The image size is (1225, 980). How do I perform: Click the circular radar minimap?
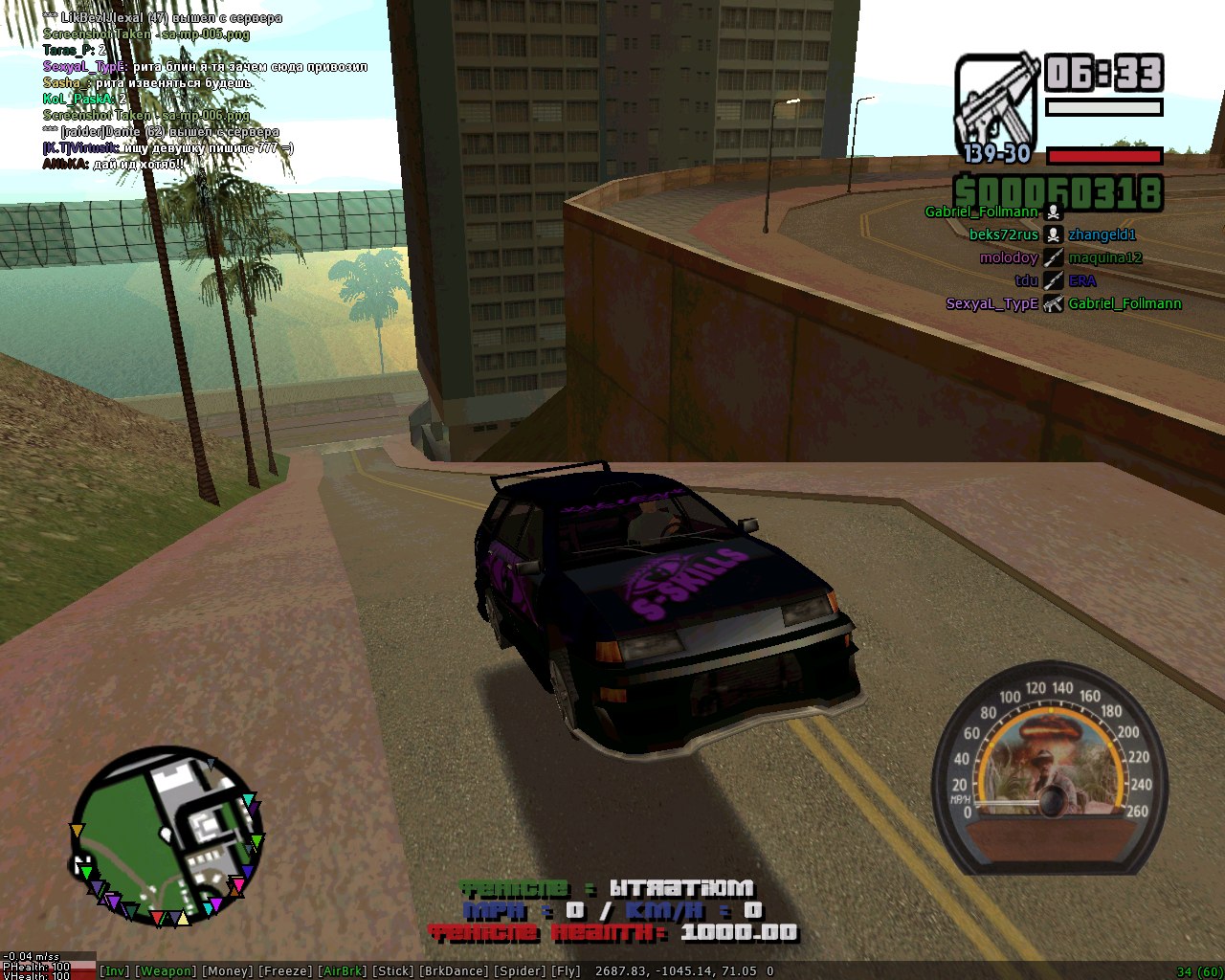(166, 835)
